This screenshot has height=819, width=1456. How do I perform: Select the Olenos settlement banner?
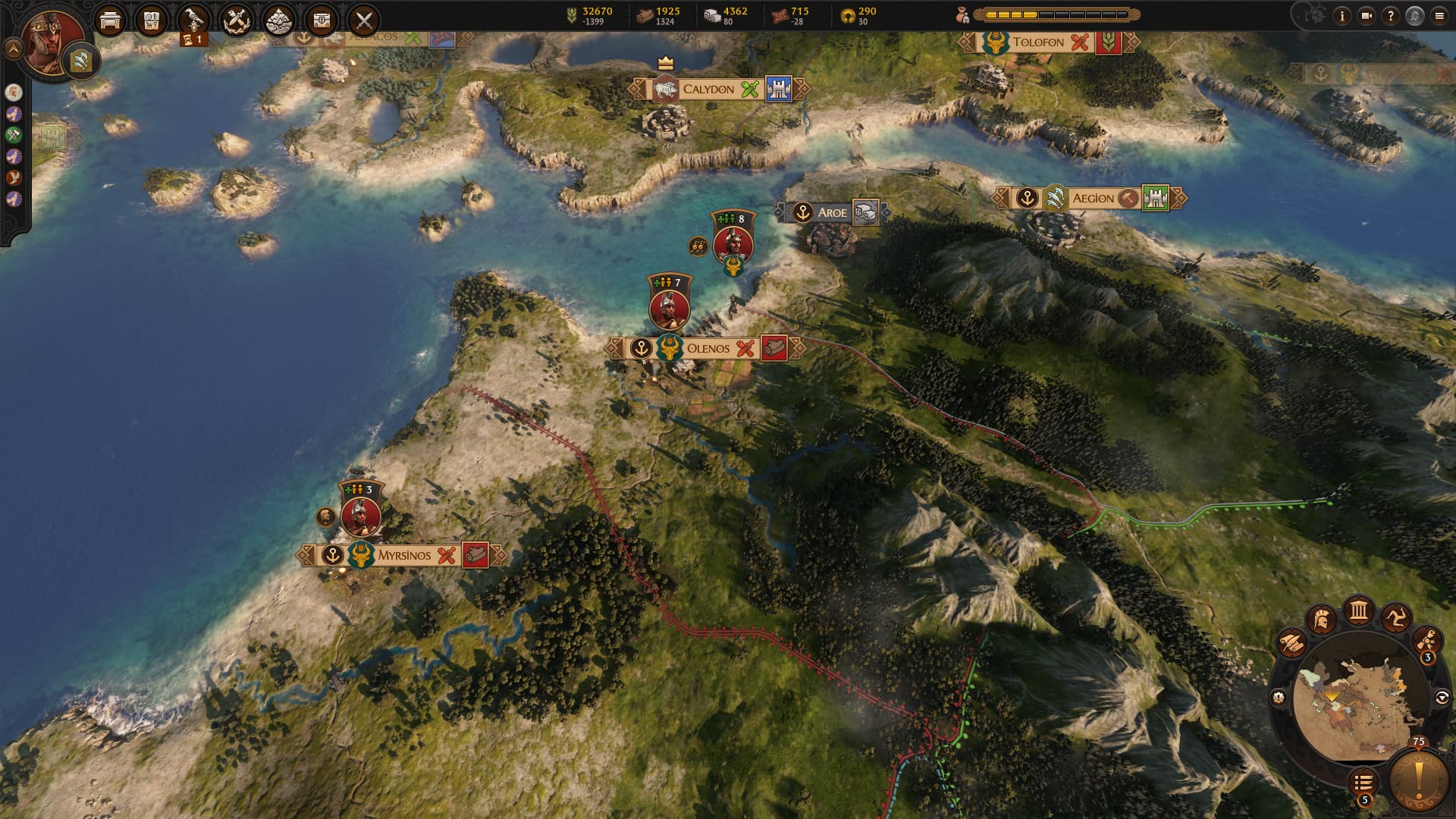[708, 349]
